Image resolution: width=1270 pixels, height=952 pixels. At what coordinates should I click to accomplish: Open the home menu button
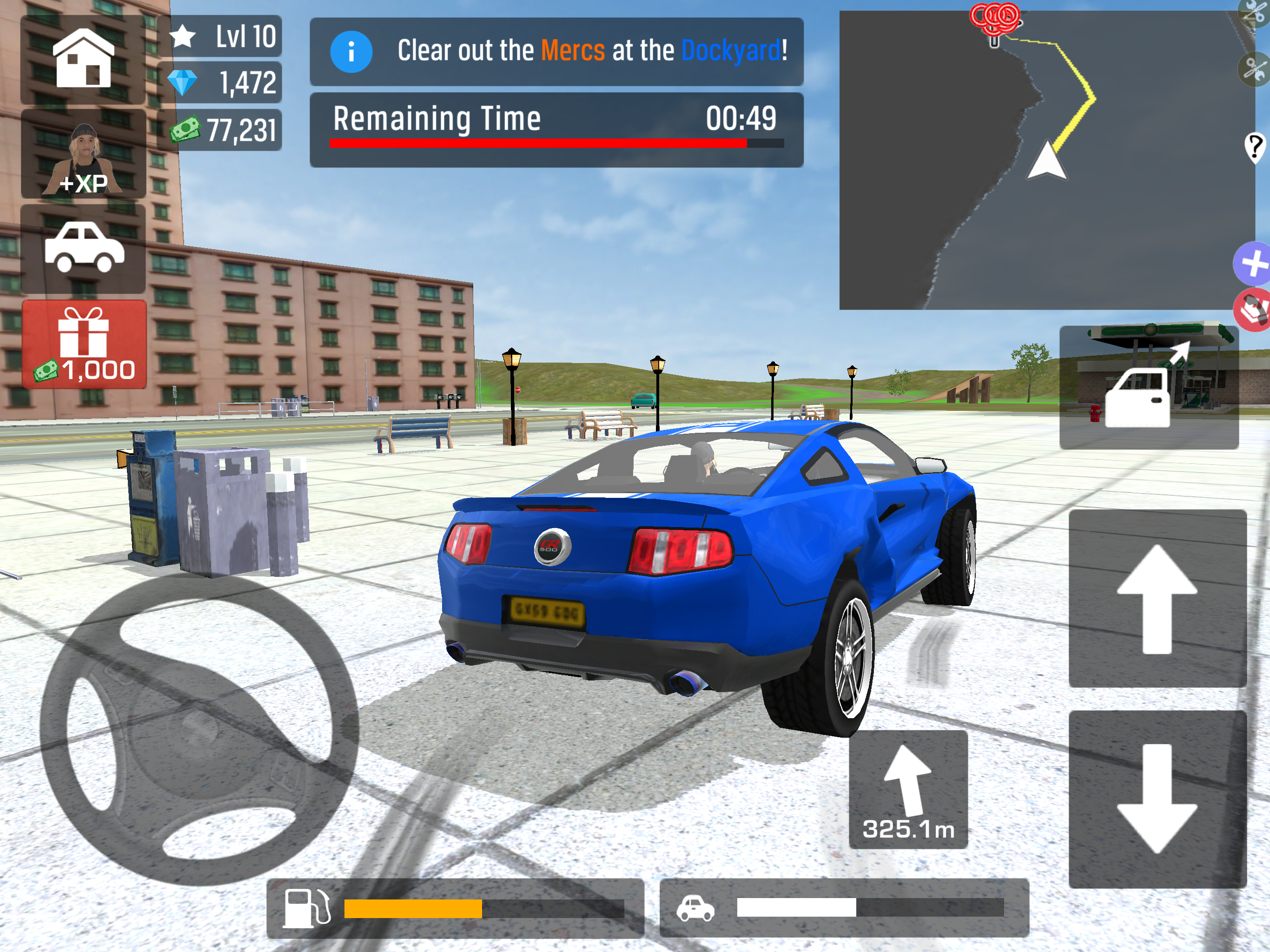(x=83, y=59)
